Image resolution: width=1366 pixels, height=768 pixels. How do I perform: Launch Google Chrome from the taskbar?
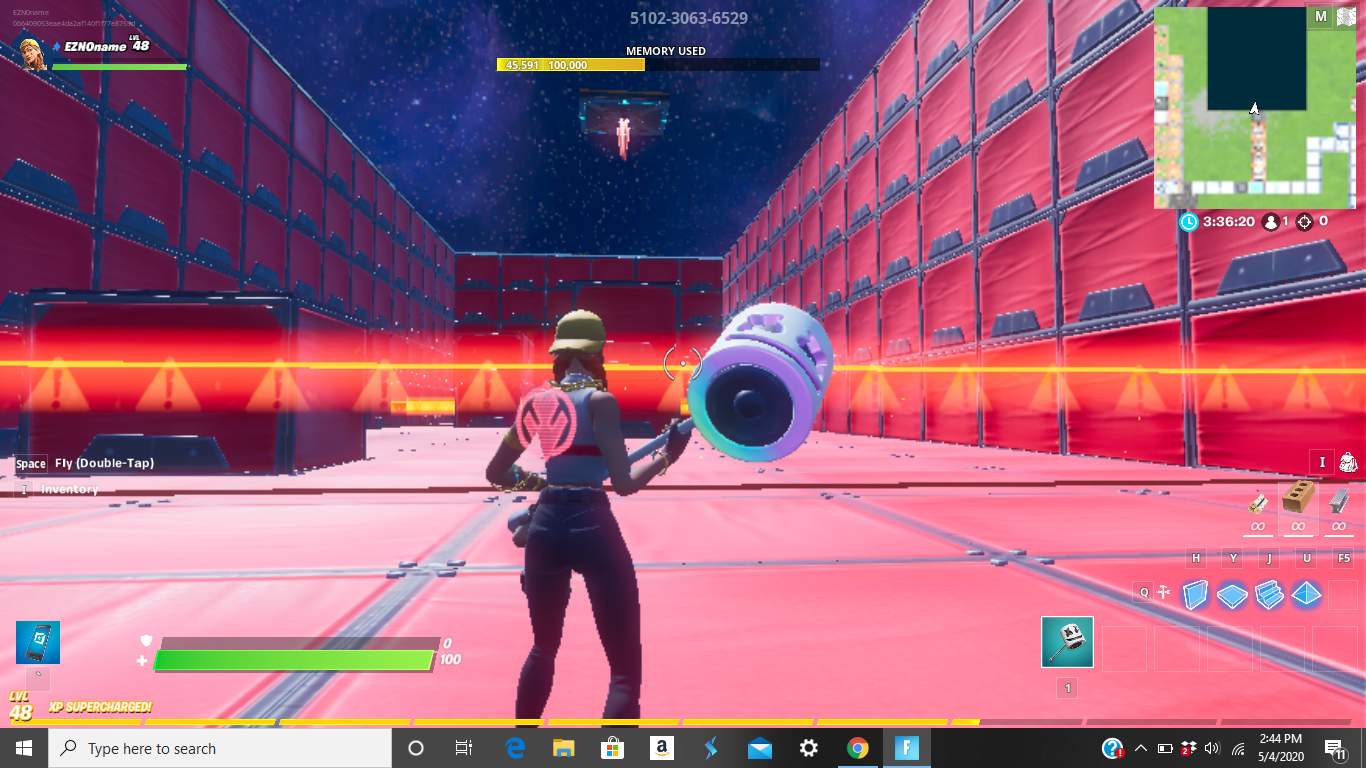[x=858, y=748]
